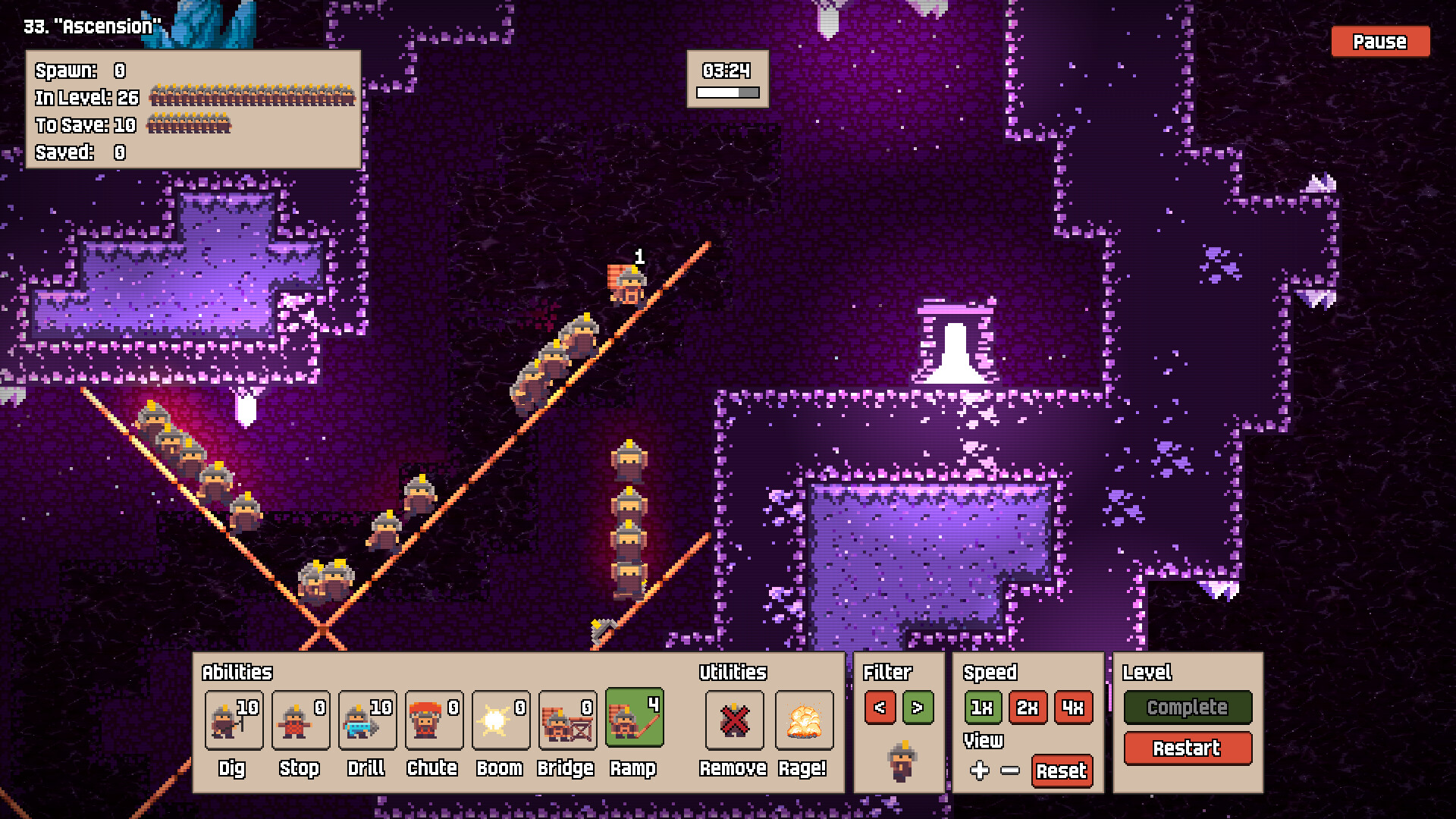Activate the Drill ability
Viewport: 1456px width, 819px height.
point(367,720)
